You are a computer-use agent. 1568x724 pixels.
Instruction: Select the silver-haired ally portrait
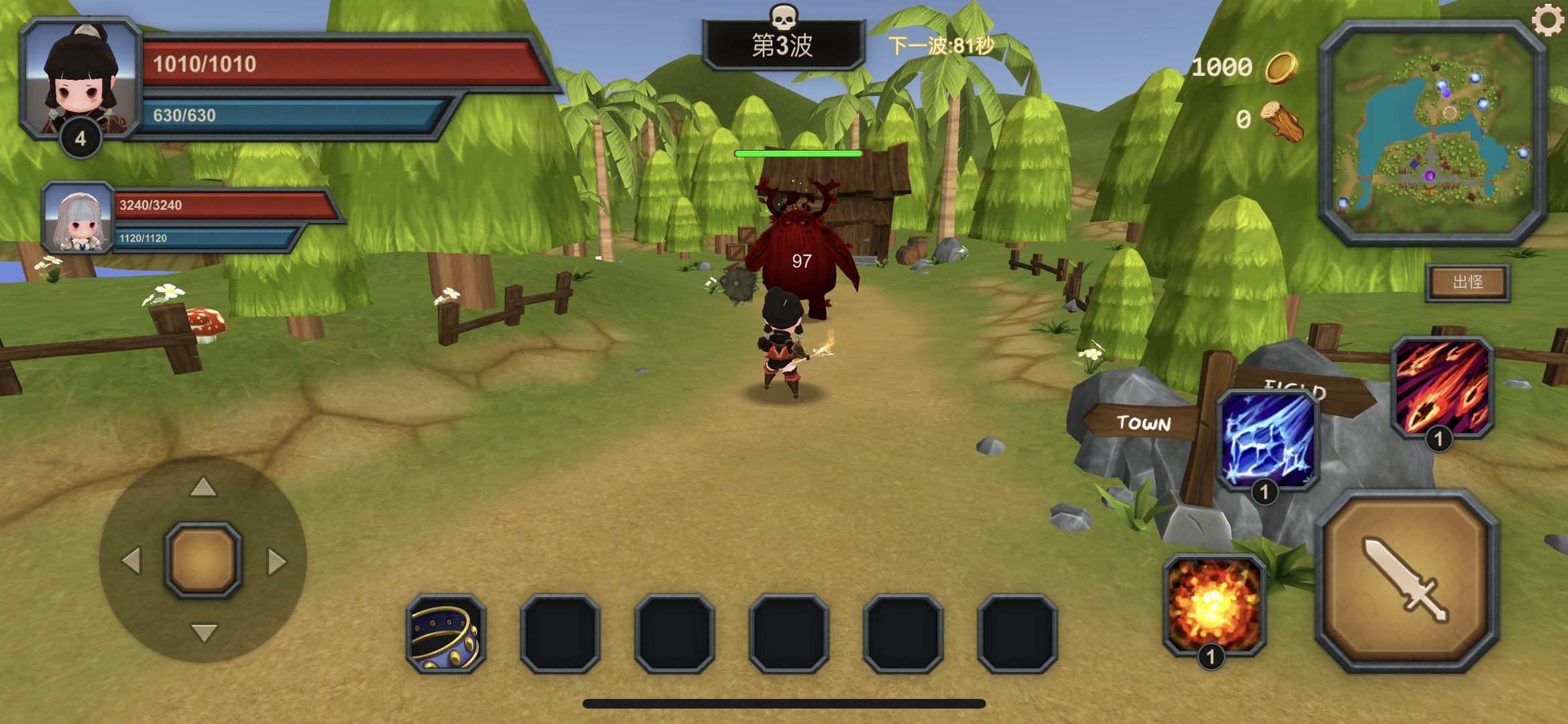[77, 219]
